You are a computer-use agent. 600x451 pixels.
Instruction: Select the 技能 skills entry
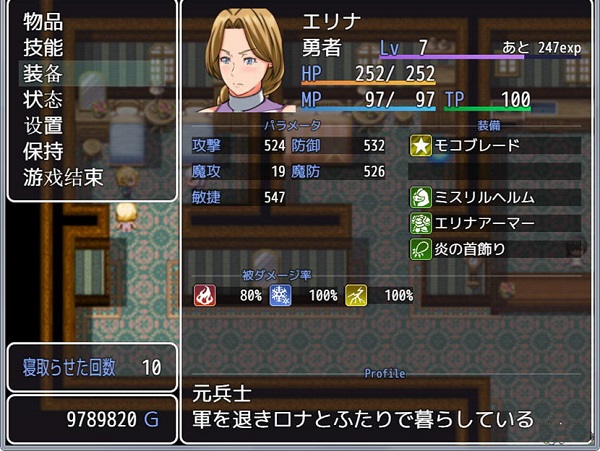click(43, 47)
